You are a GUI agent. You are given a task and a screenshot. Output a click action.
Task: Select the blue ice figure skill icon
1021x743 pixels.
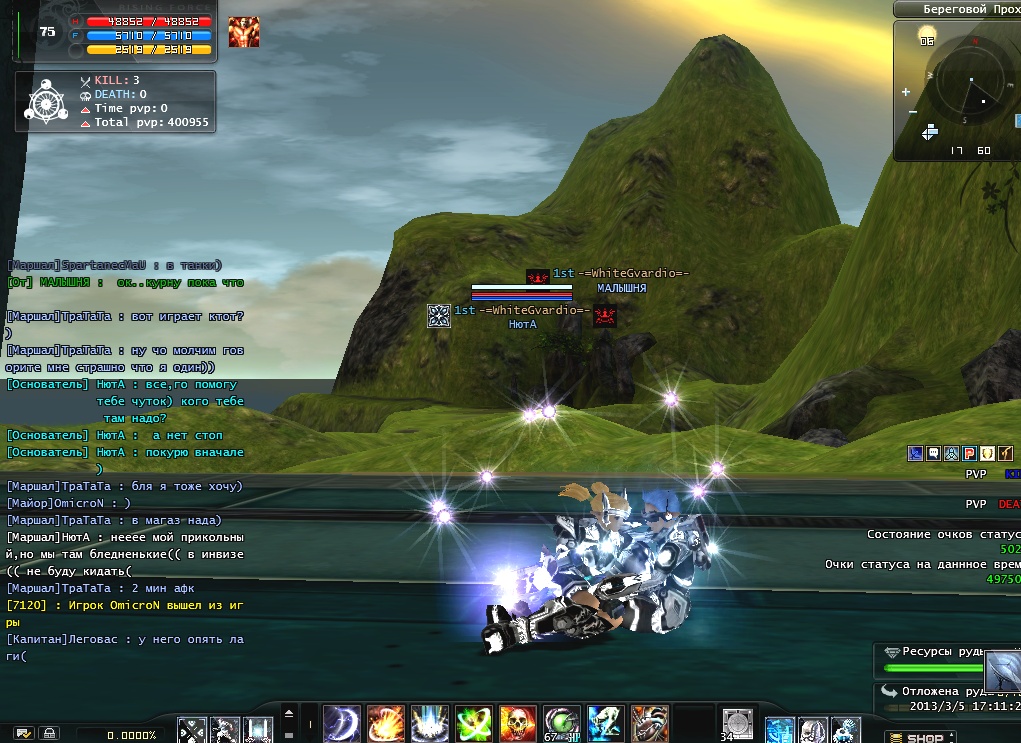point(605,722)
